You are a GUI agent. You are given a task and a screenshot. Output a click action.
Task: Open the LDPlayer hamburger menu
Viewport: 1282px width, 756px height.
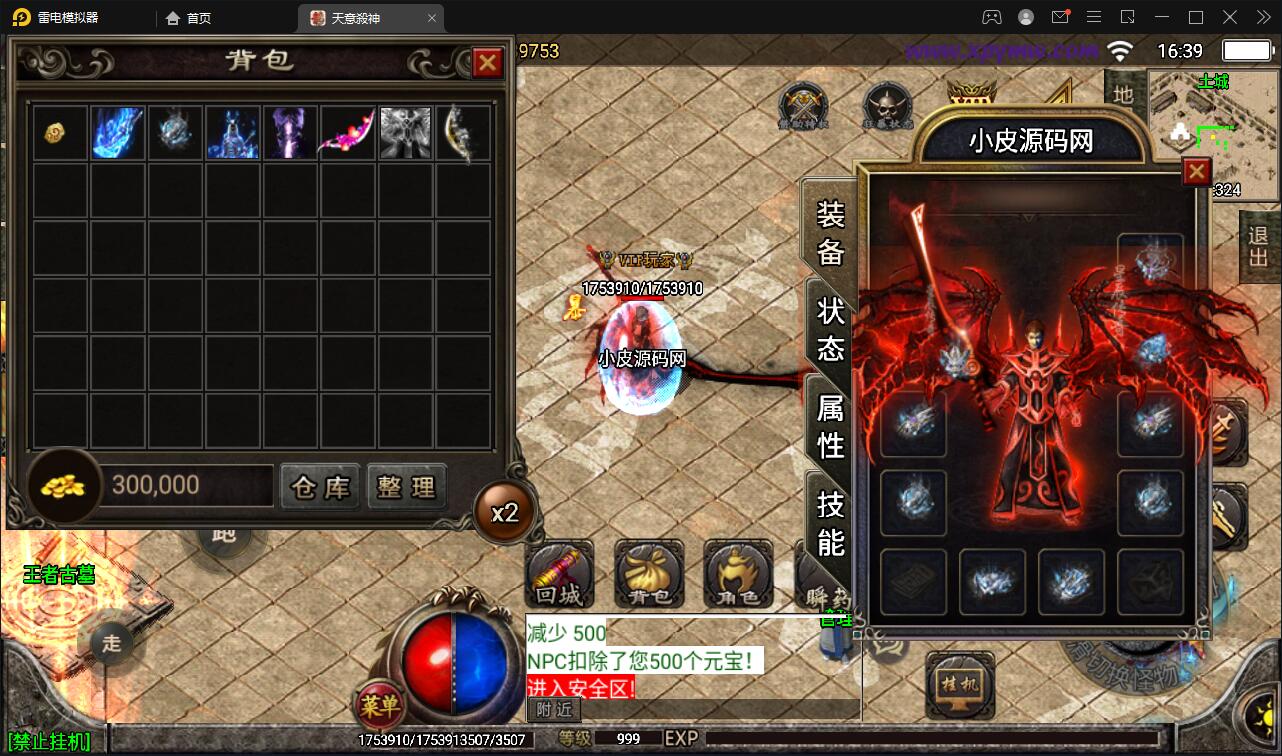[x=1093, y=17]
